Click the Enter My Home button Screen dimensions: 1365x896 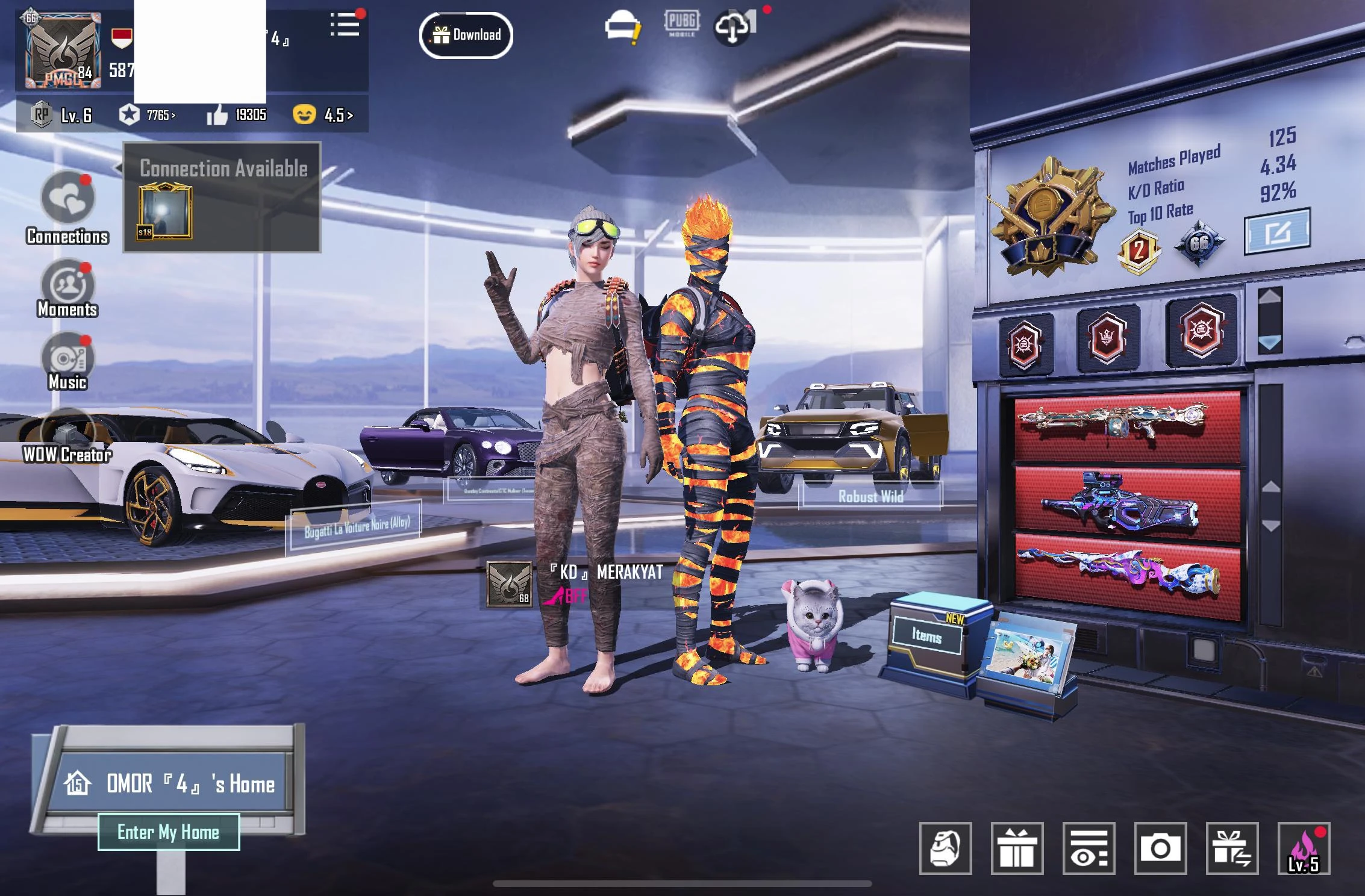point(169,832)
